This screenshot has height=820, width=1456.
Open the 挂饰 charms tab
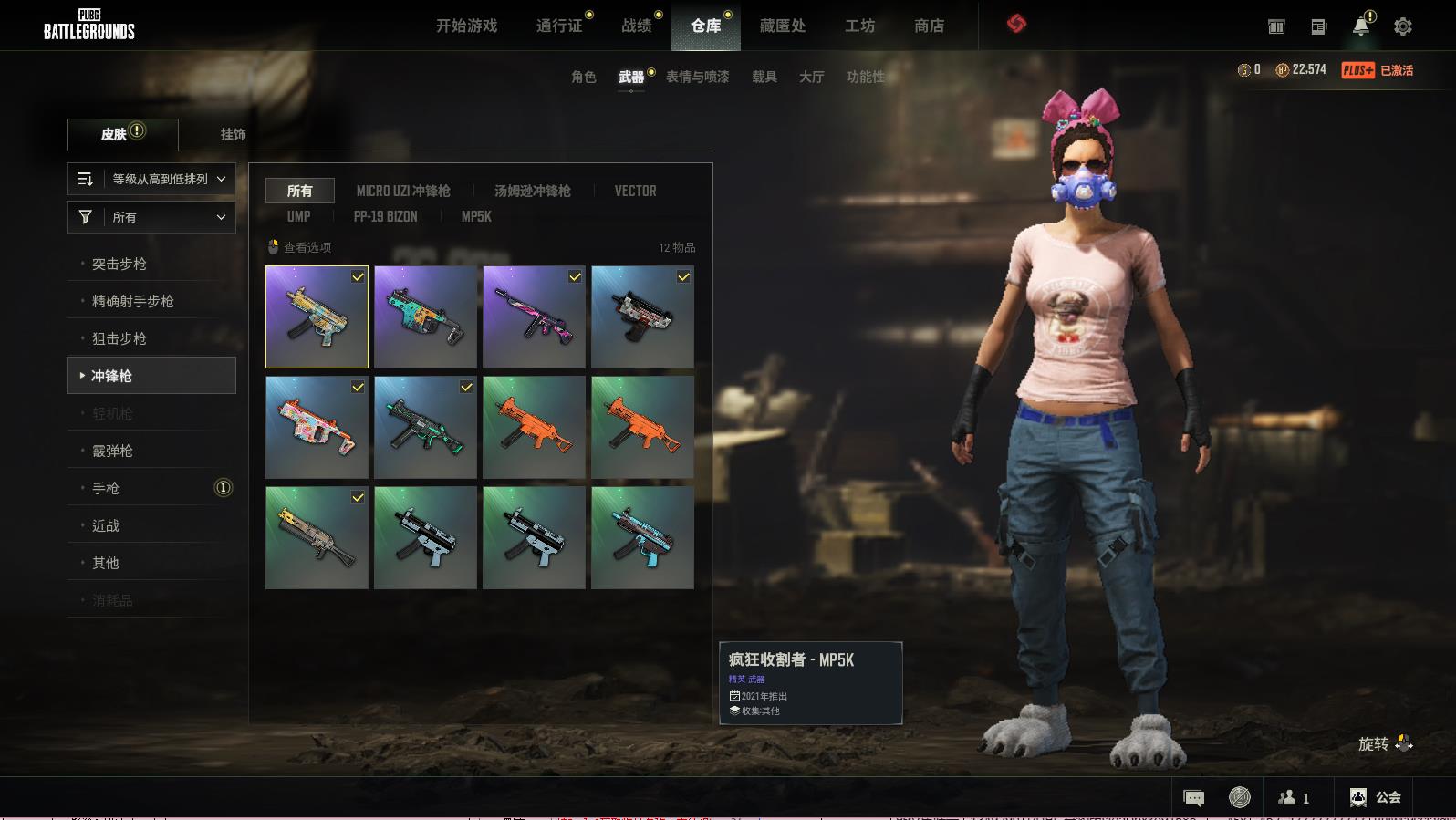(233, 134)
